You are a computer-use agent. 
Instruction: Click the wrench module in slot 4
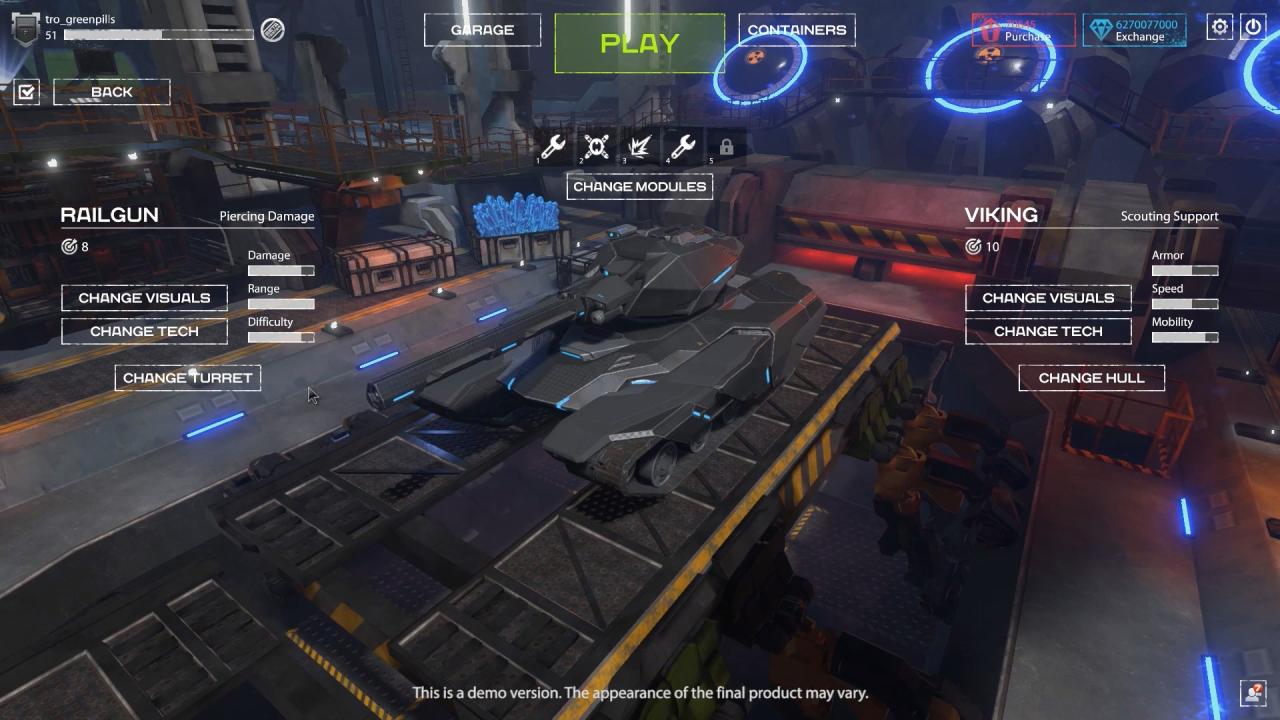coord(684,146)
